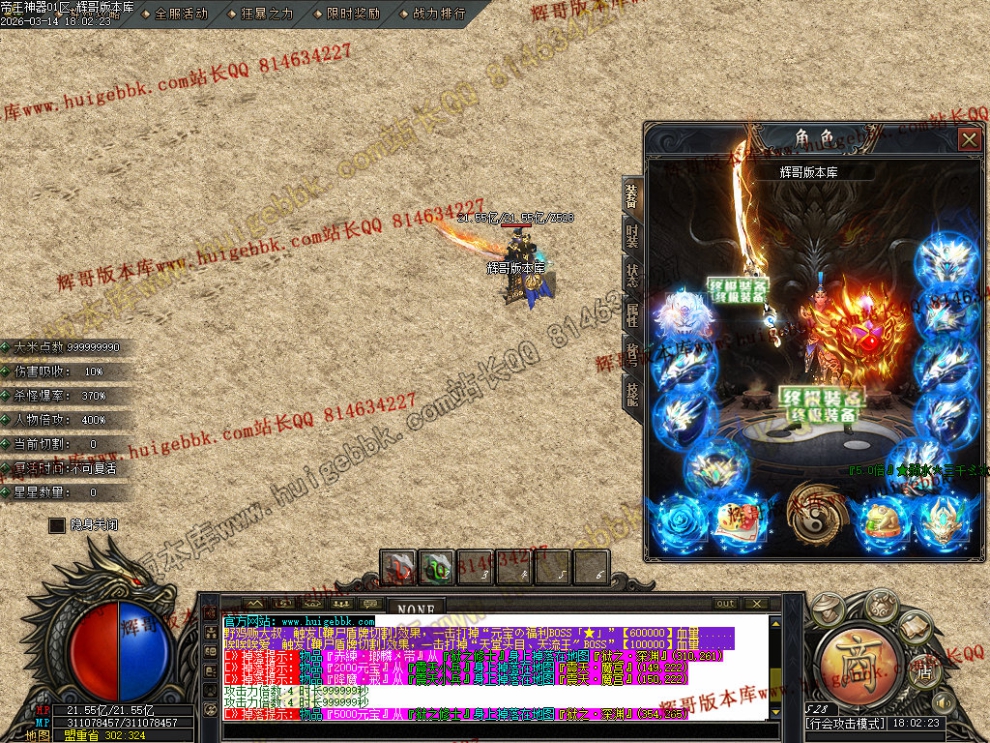Open the map with the 地图 button
This screenshot has width=990, height=743.
coord(38,735)
